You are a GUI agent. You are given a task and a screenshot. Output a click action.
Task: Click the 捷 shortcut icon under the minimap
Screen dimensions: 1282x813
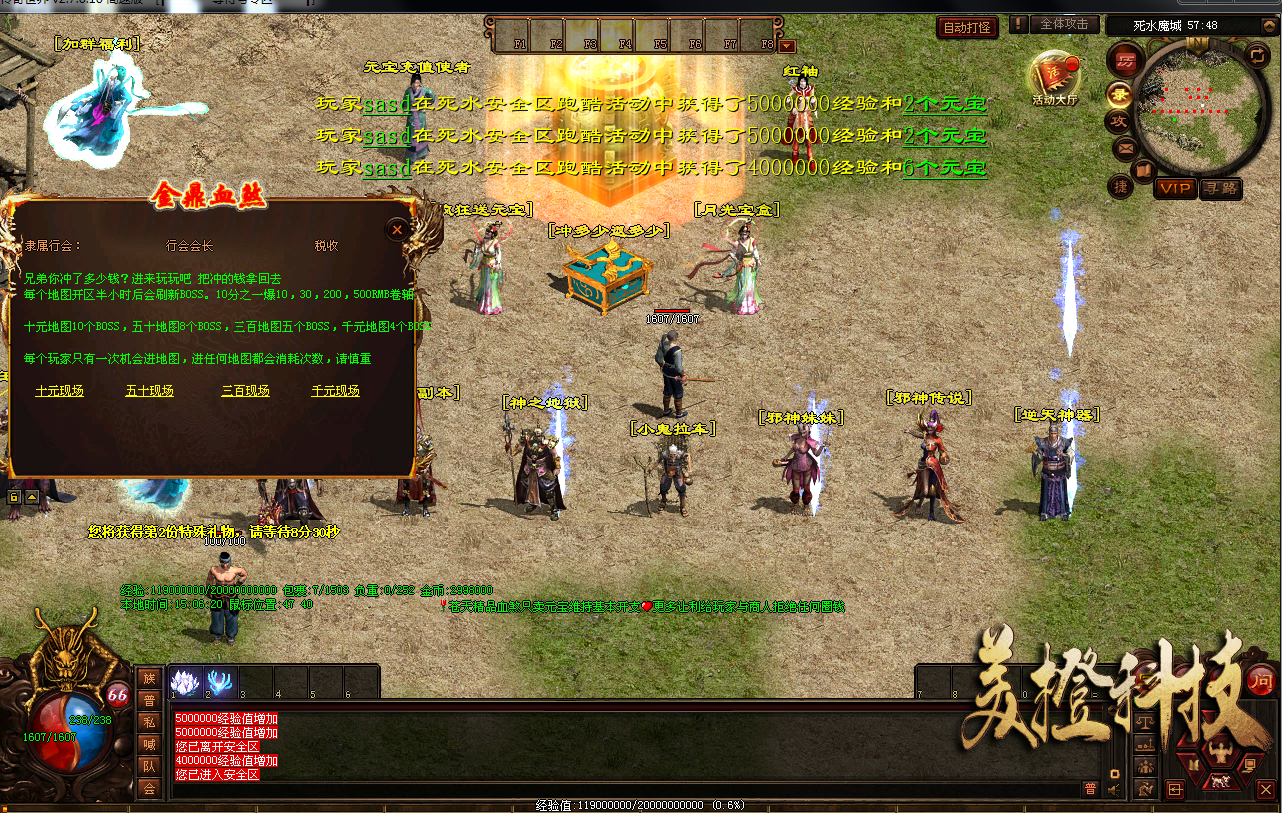point(1121,185)
